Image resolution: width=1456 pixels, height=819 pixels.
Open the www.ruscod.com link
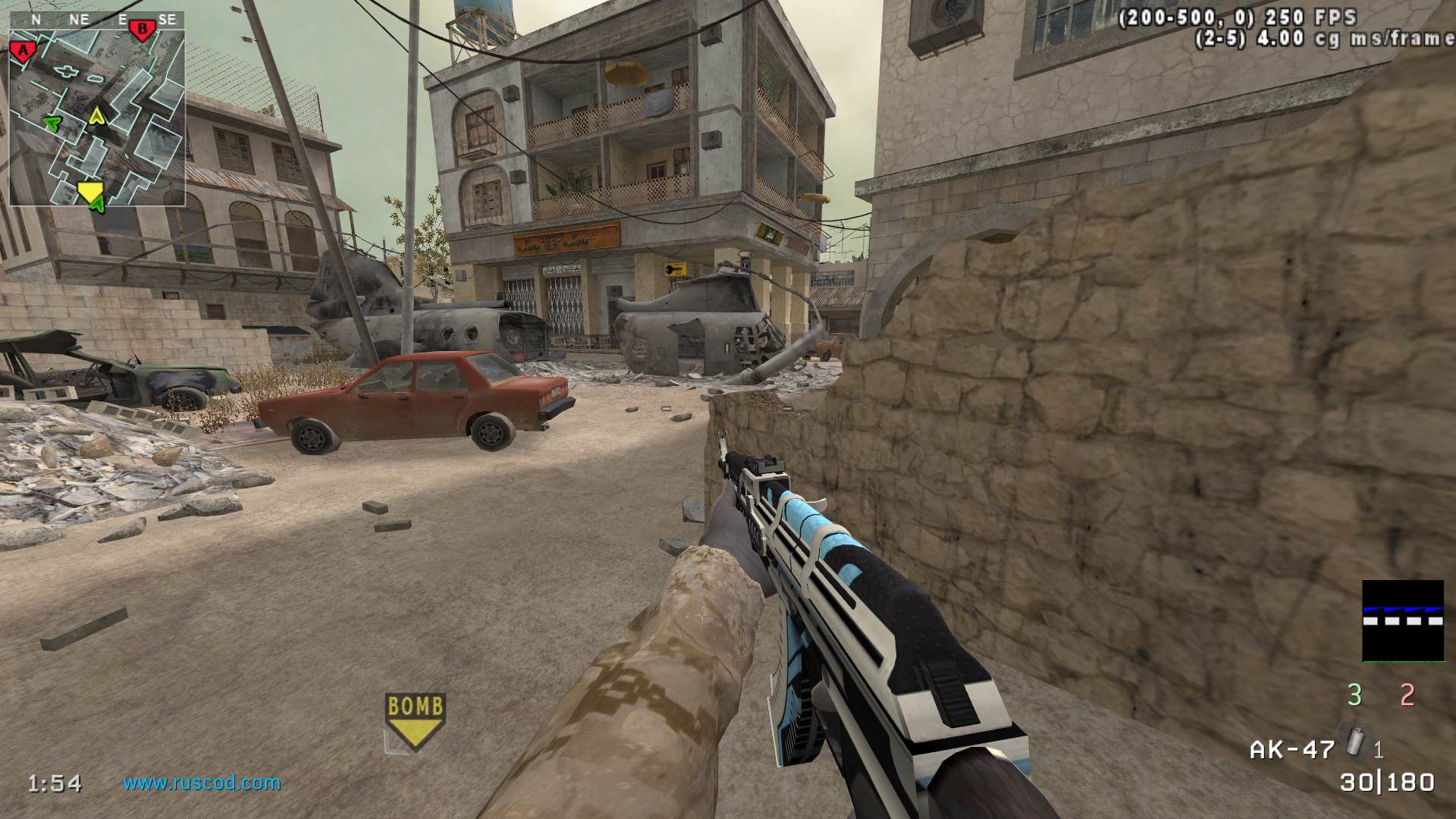coord(202,782)
